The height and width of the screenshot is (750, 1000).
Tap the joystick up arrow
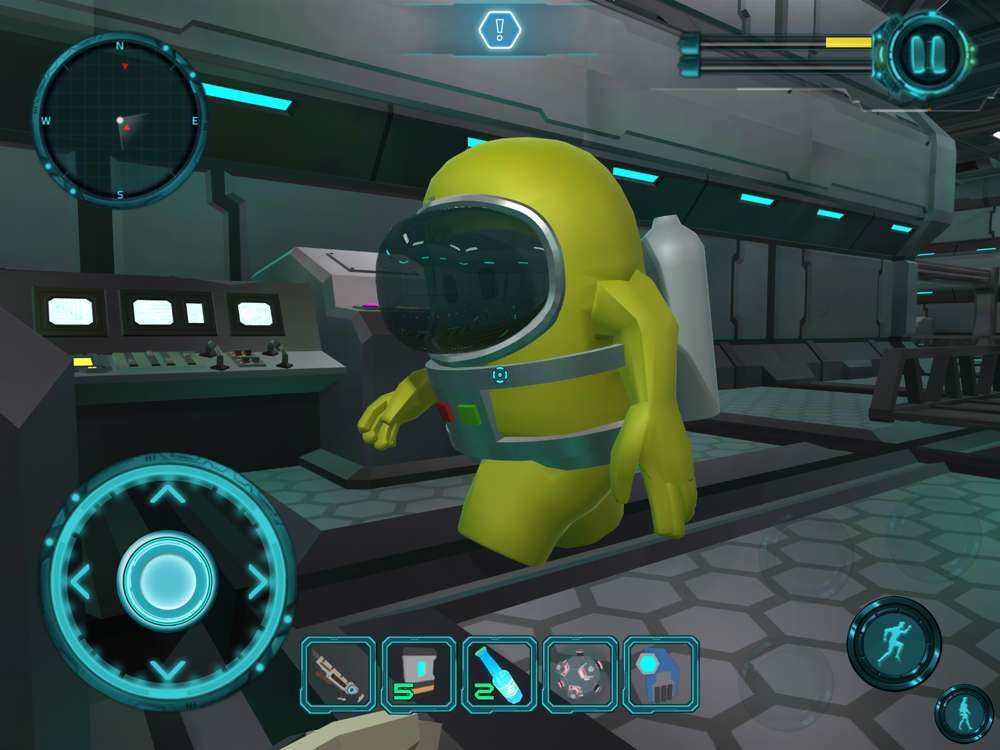(x=168, y=494)
